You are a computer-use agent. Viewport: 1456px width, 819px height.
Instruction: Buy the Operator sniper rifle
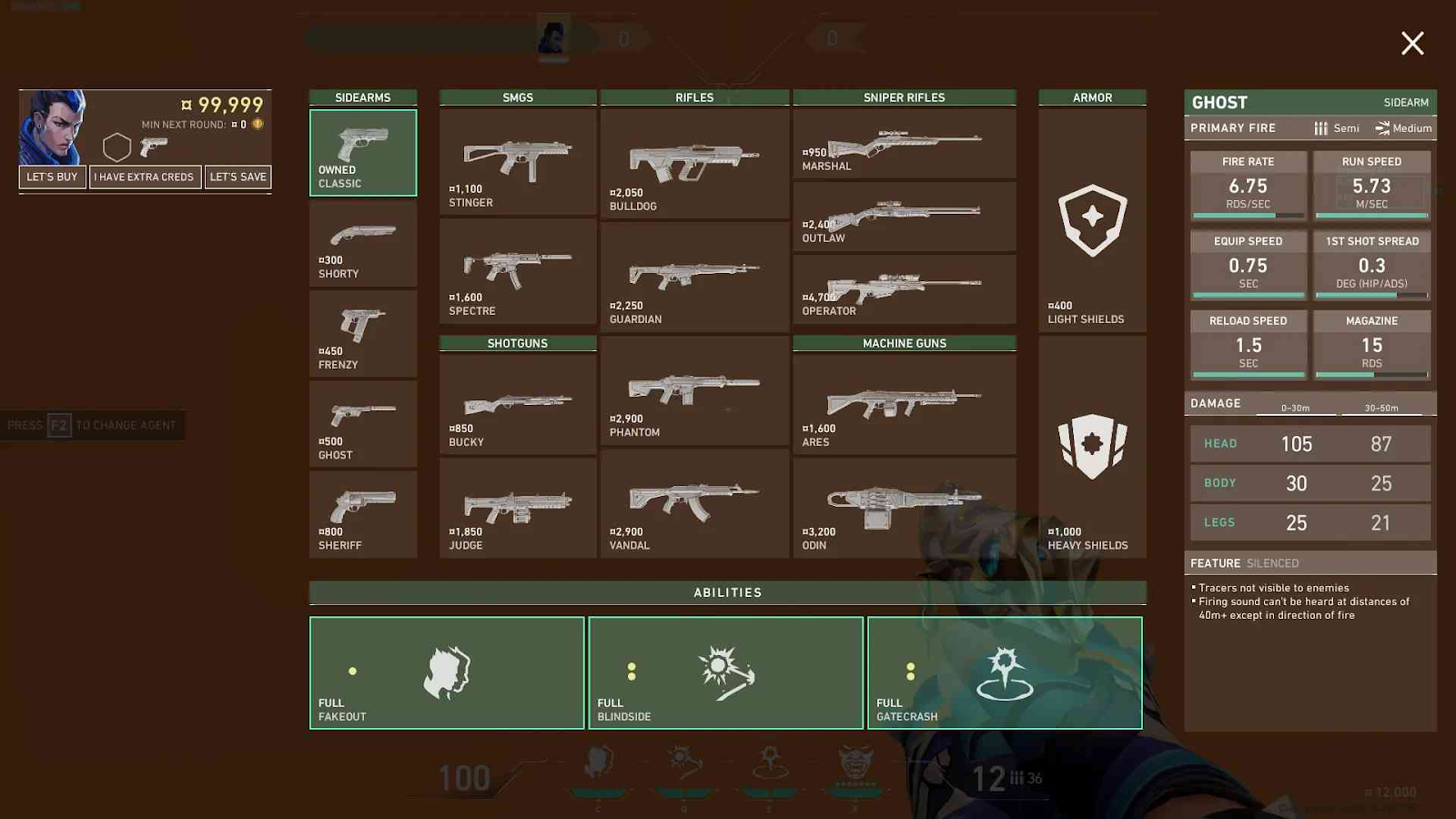[x=904, y=289]
